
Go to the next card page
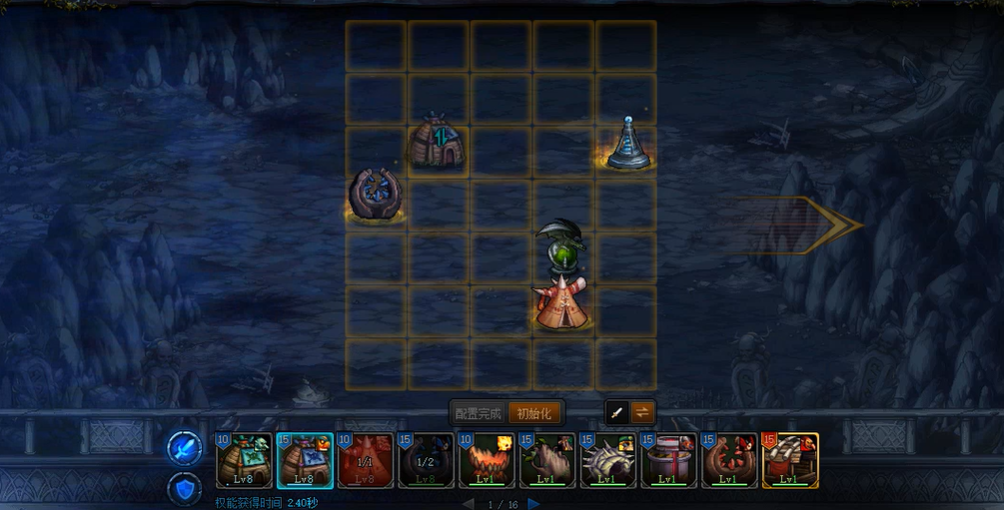pos(534,503)
